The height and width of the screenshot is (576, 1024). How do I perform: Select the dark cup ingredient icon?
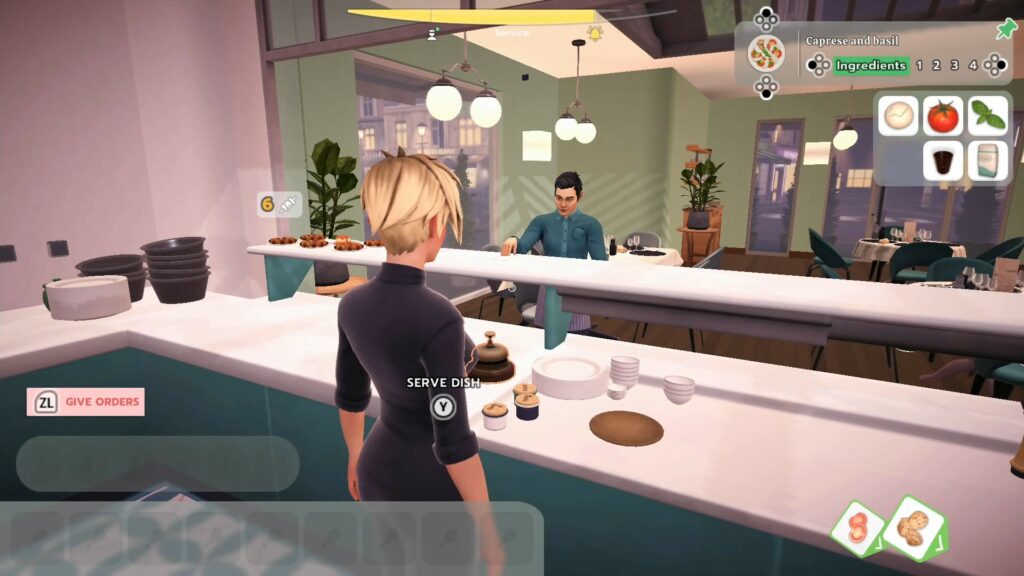click(942, 160)
